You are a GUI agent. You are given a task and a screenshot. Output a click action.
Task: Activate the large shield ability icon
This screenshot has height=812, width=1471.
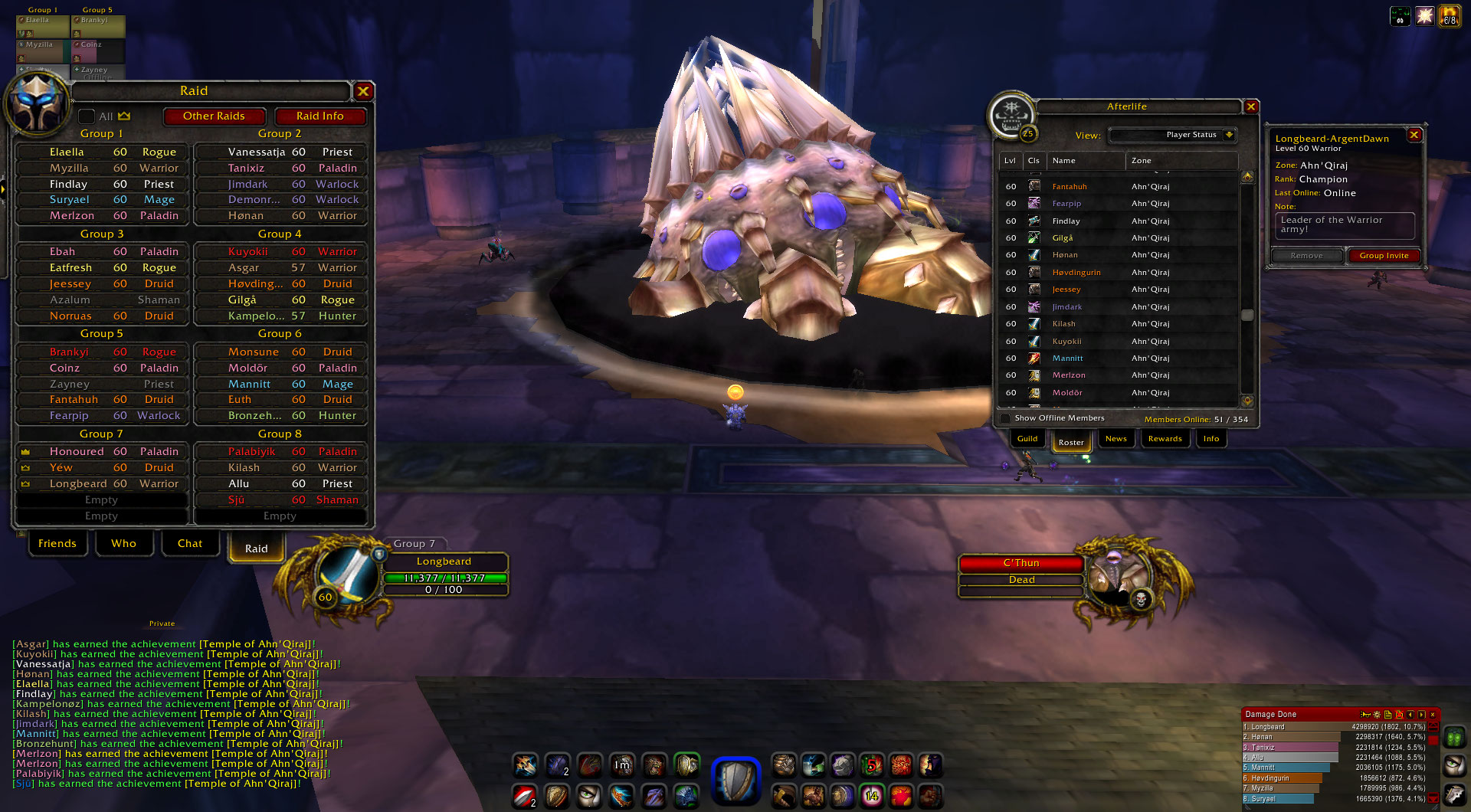(735, 781)
